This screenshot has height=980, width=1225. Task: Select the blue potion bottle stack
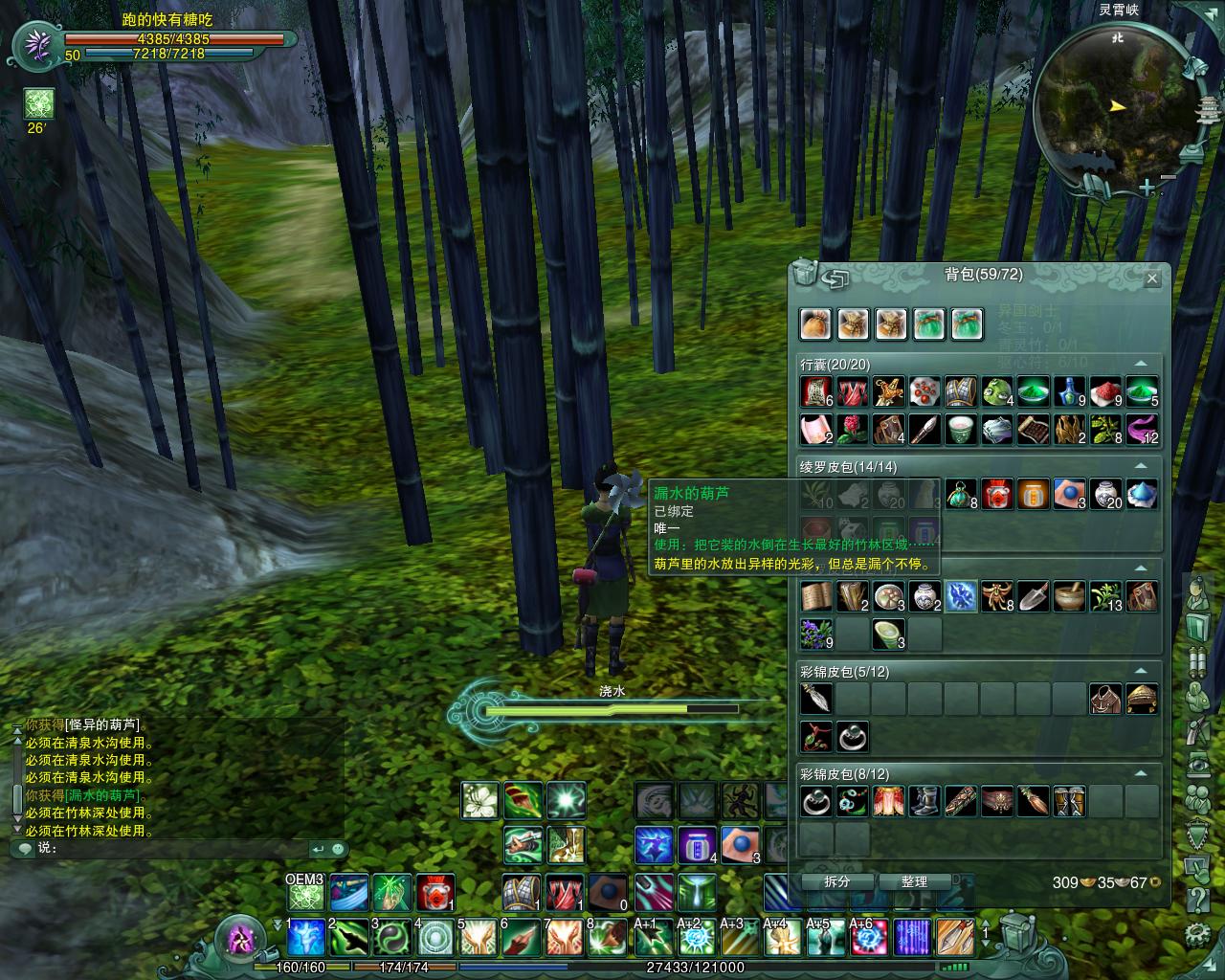click(x=1069, y=391)
